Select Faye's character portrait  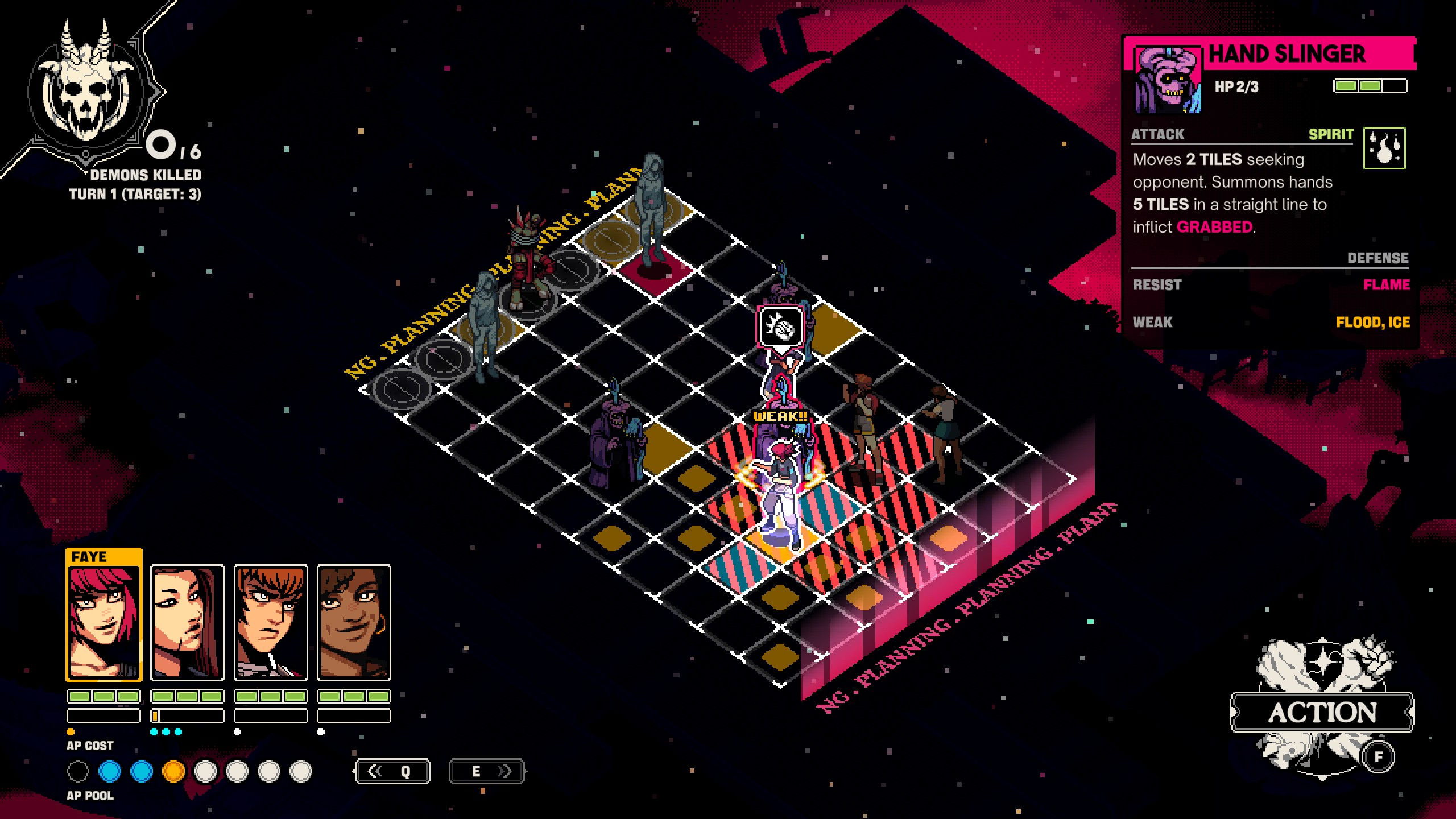click(x=104, y=621)
